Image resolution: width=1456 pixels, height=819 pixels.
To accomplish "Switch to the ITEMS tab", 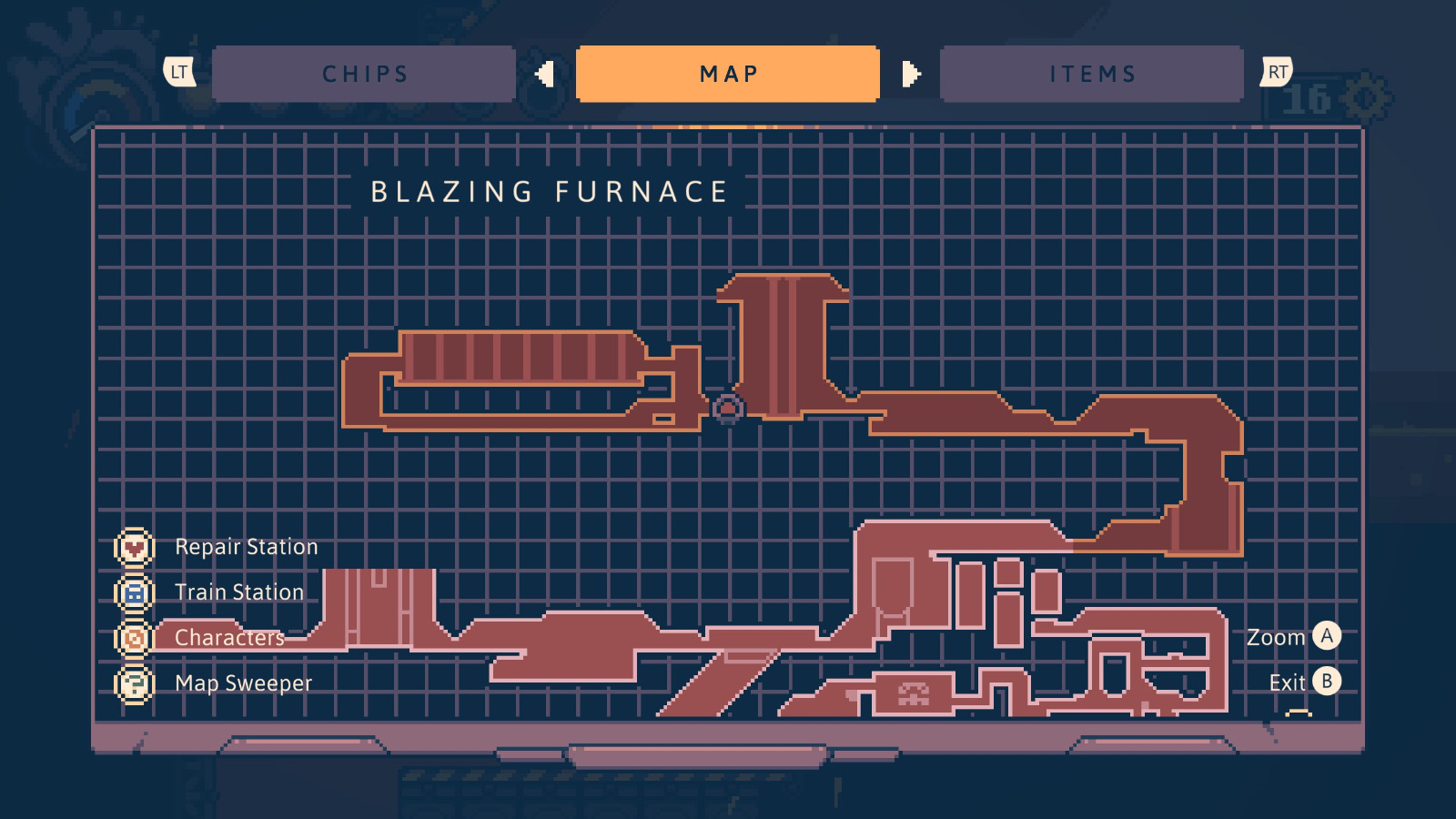I will coord(1092,73).
